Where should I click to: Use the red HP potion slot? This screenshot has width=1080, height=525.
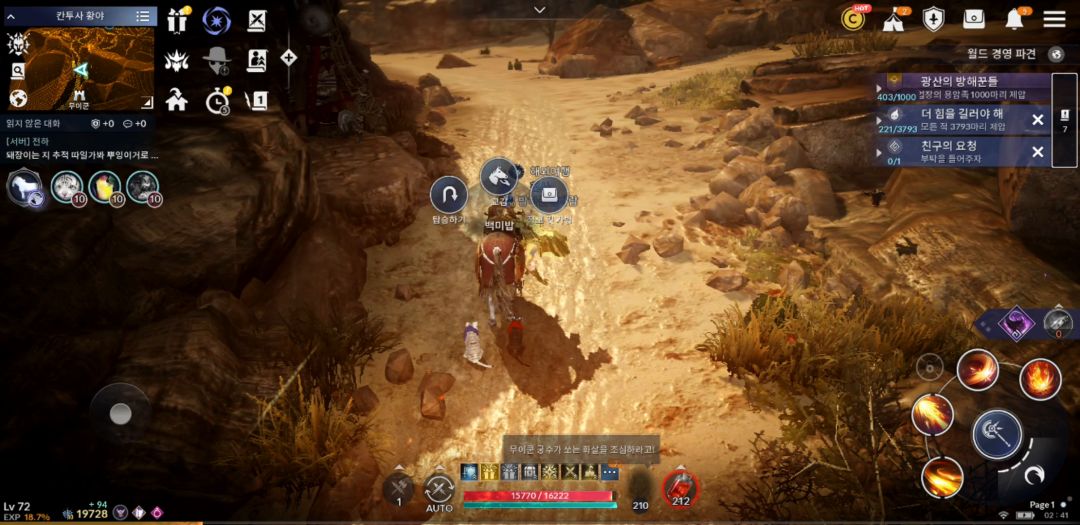click(x=680, y=489)
